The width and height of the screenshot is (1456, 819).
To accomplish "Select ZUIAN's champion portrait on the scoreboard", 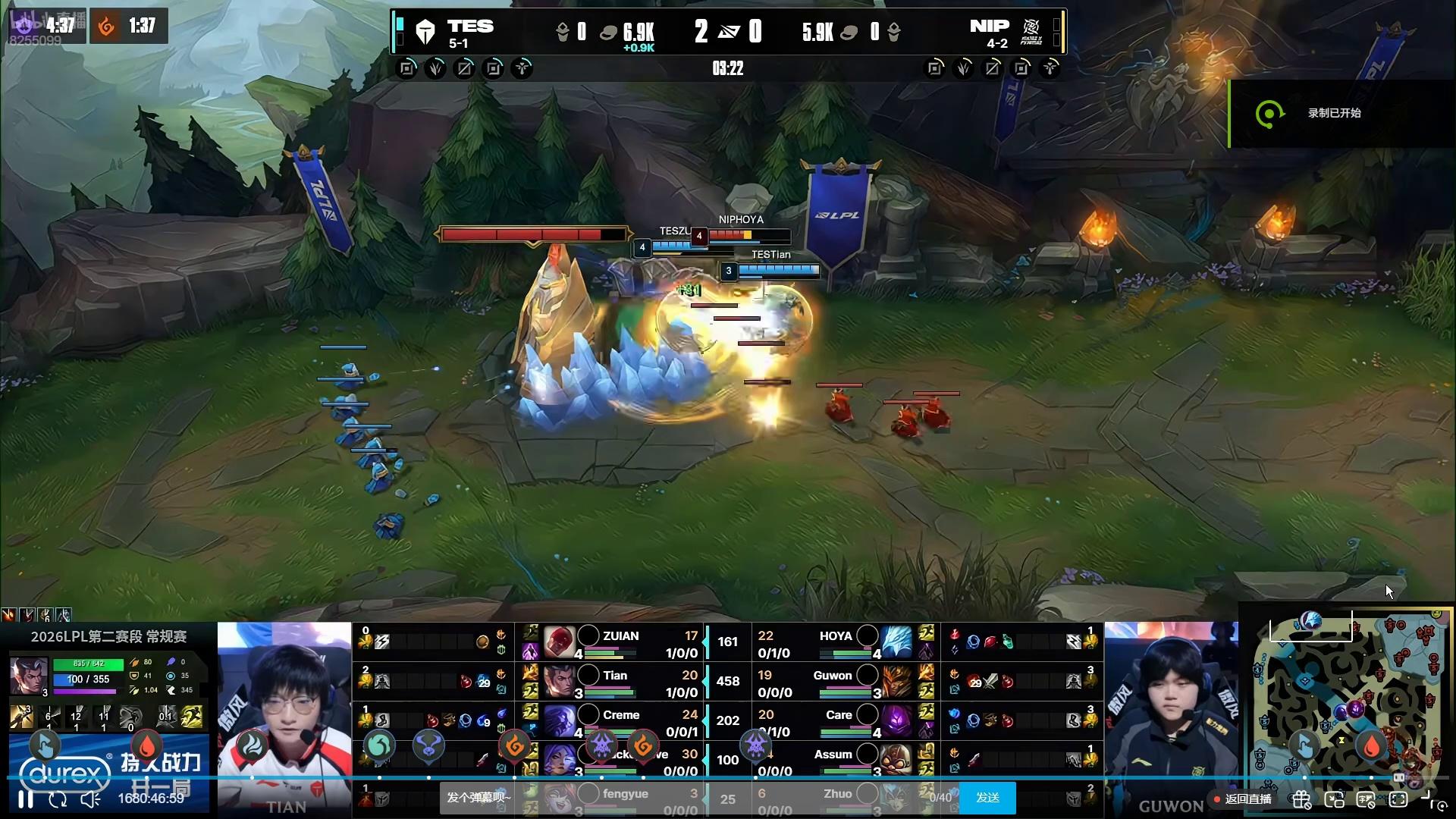I will [x=560, y=642].
